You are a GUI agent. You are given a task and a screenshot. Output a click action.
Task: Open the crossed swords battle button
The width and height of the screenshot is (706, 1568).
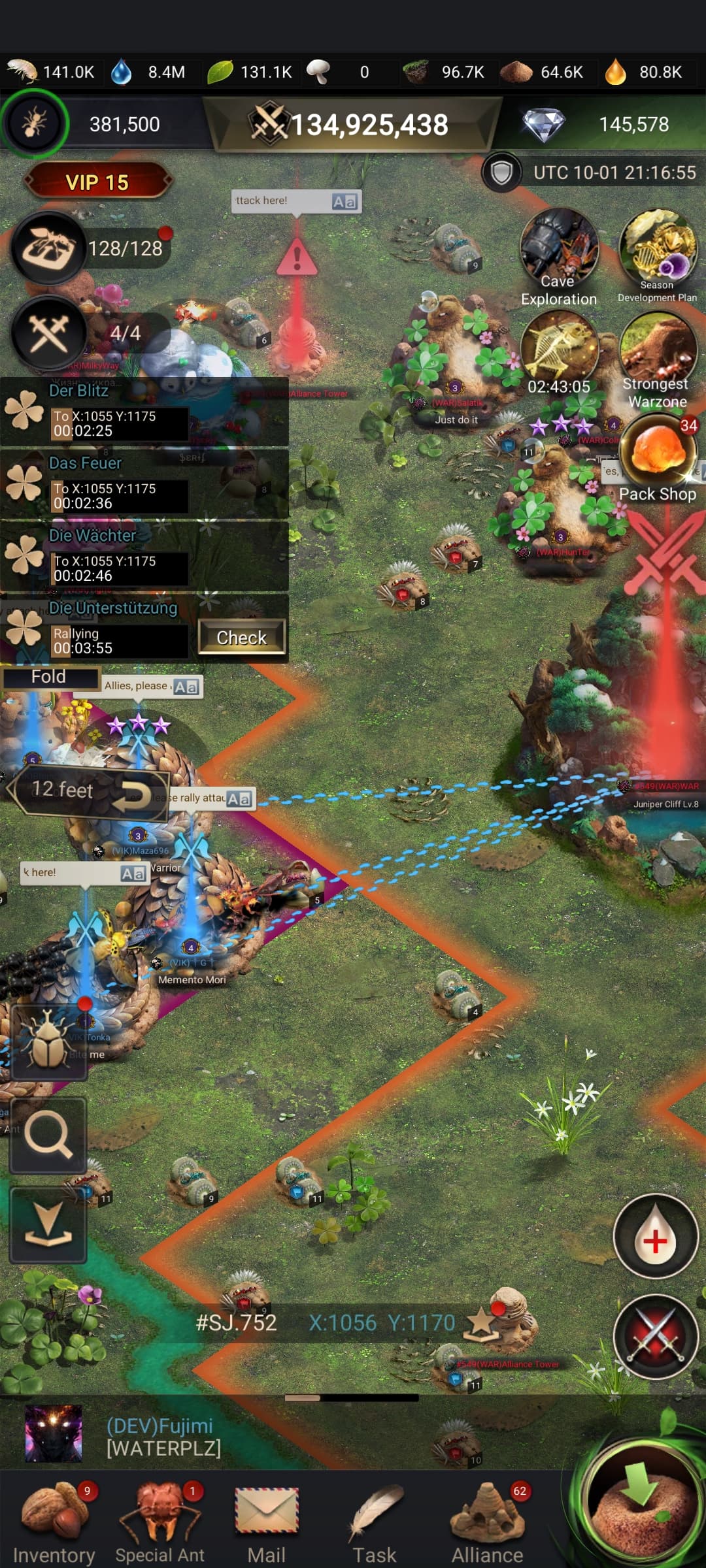pyautogui.click(x=656, y=1337)
